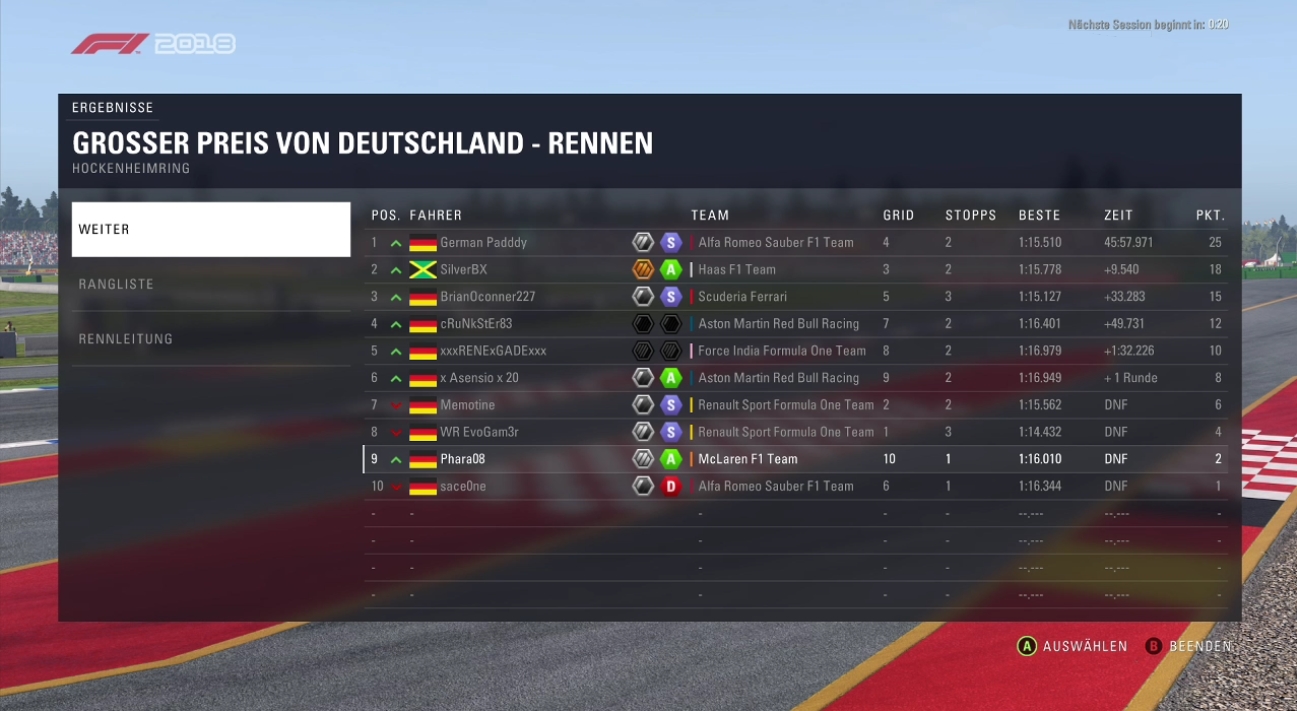The width and height of the screenshot is (1297, 711).
Task: Select the Weiter menu entry
Action: (210, 229)
